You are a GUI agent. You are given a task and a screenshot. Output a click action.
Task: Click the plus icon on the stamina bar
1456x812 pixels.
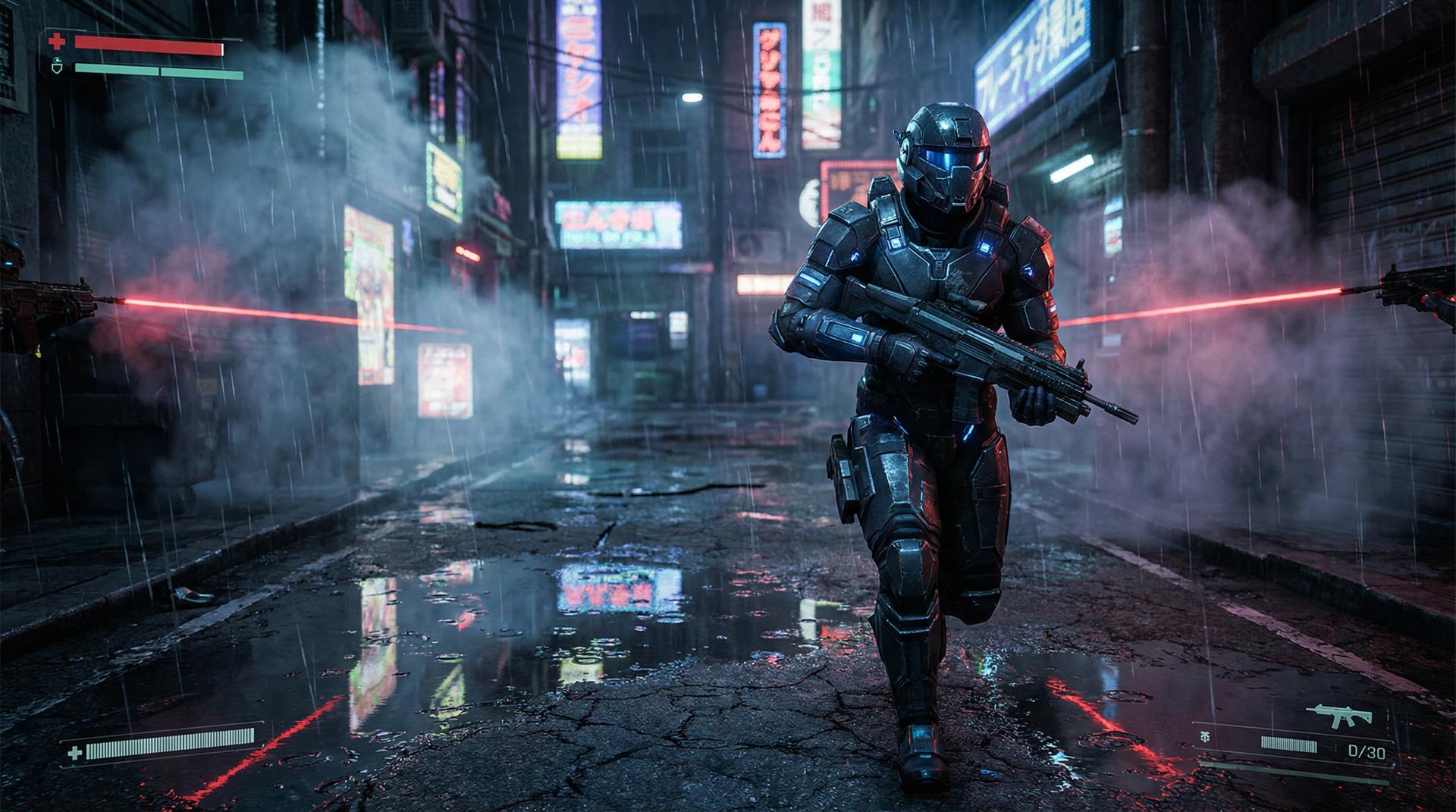(x=74, y=752)
